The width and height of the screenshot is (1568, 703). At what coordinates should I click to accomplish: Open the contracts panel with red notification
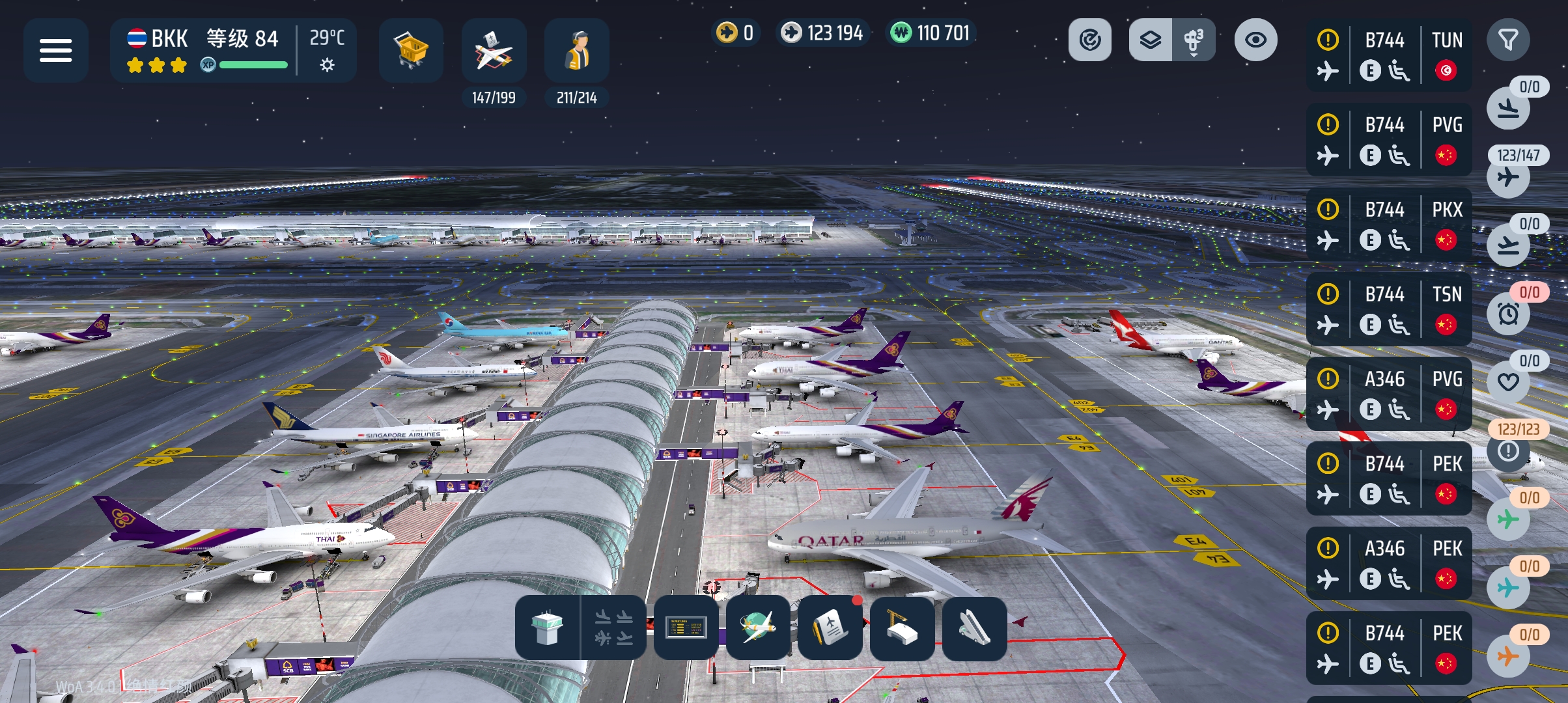[x=830, y=628]
